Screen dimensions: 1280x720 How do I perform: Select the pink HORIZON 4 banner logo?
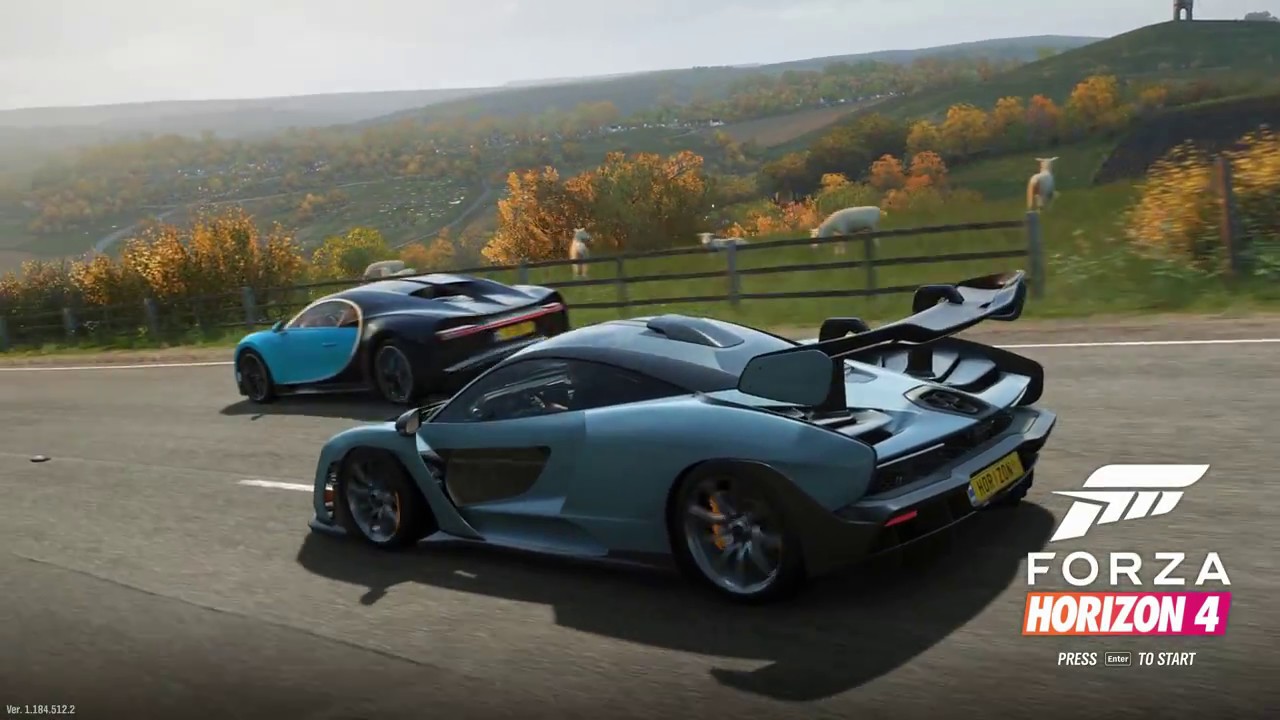point(1126,614)
